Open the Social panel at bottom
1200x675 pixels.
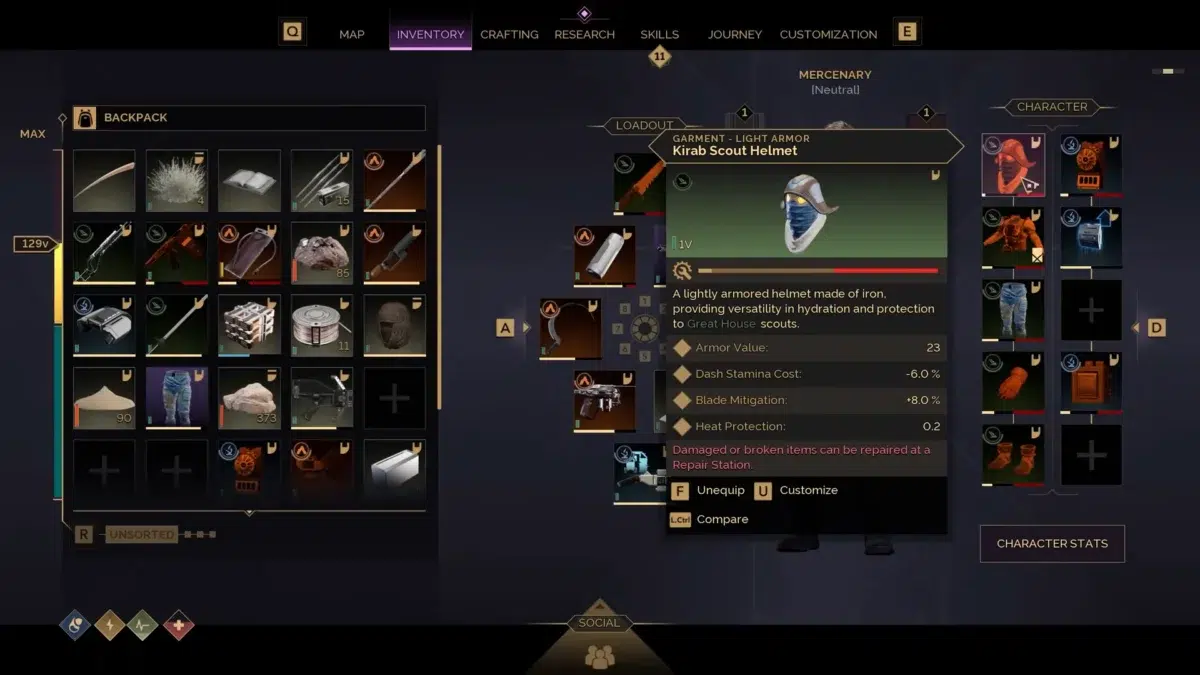pyautogui.click(x=599, y=640)
